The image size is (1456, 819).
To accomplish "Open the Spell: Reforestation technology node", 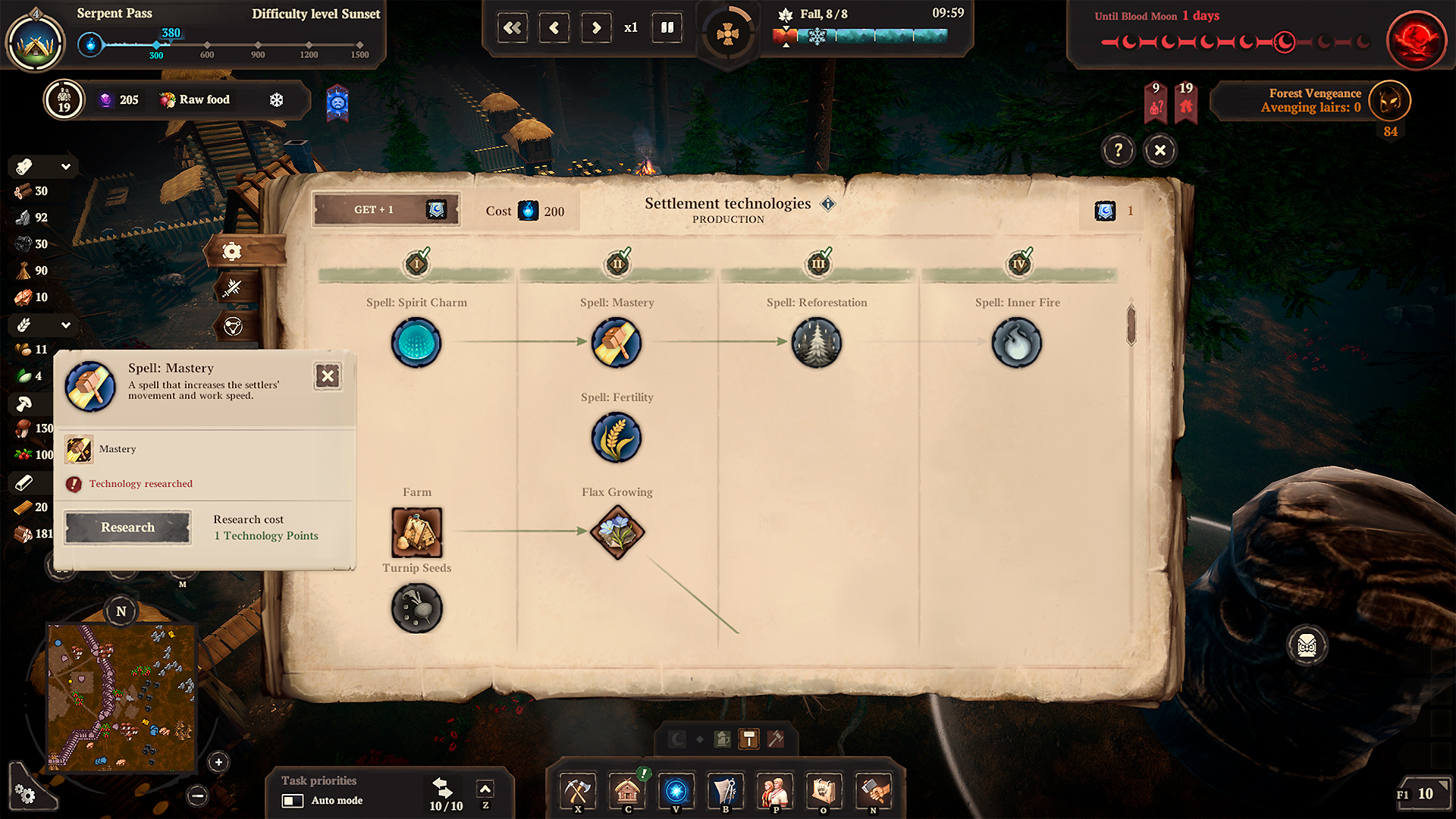I will [817, 342].
